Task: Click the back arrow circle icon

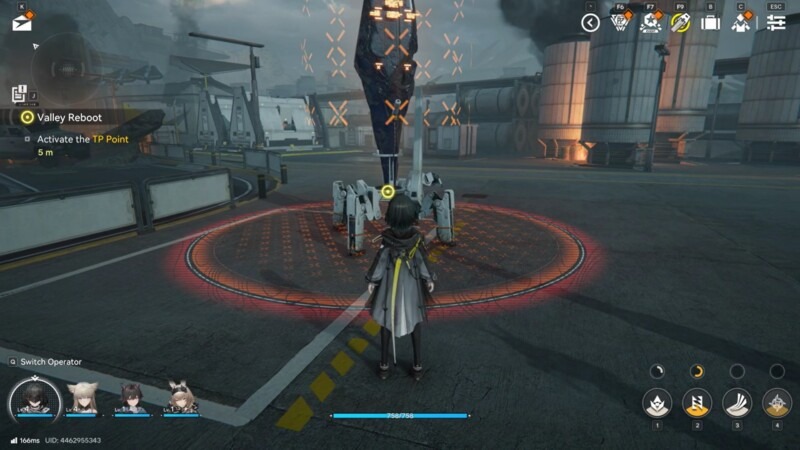Action: [590, 23]
